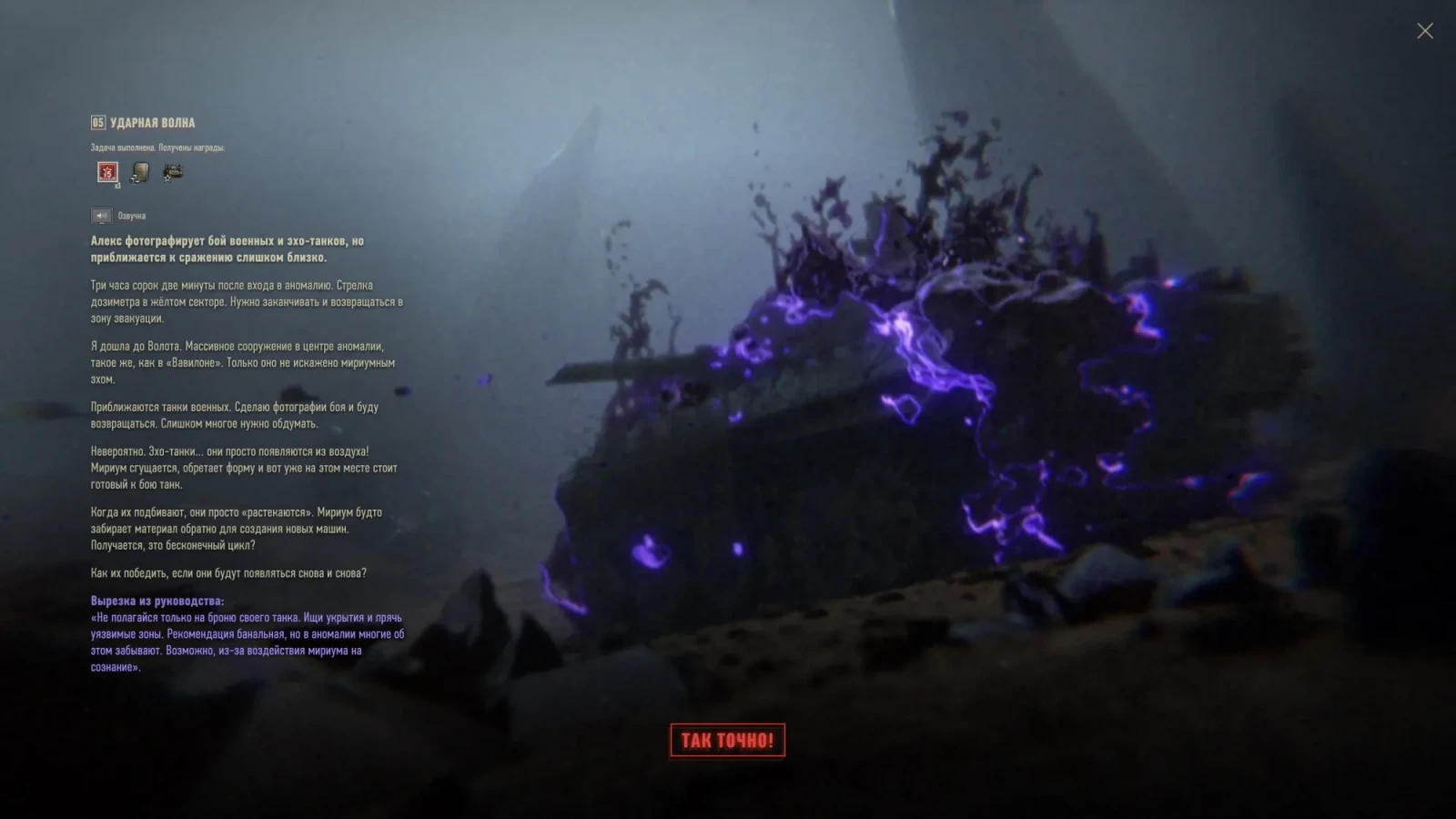Inspect the tank with star reward icon
The width and height of the screenshot is (1456, 819).
click(x=172, y=172)
